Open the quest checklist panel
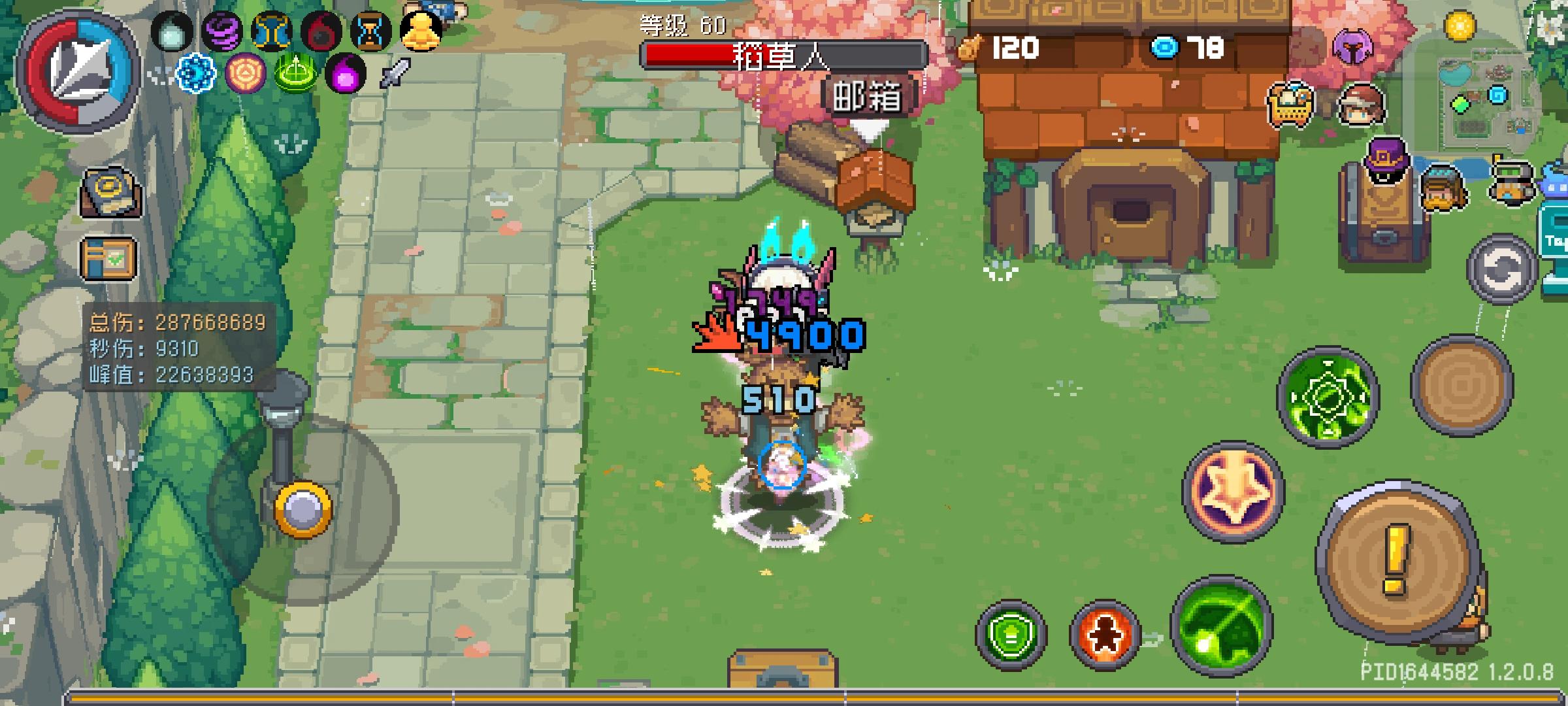Screen dimensions: 1568x706 pos(108,258)
